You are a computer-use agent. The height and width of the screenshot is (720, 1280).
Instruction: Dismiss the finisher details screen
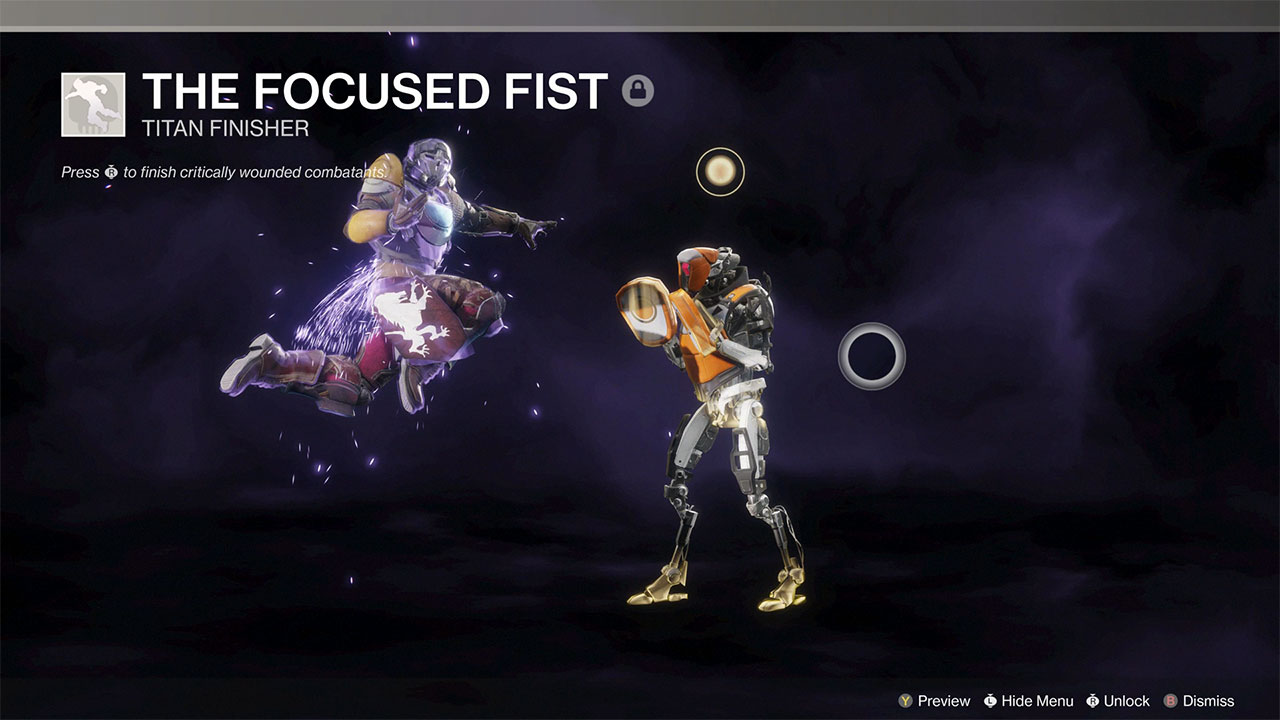(x=1209, y=701)
